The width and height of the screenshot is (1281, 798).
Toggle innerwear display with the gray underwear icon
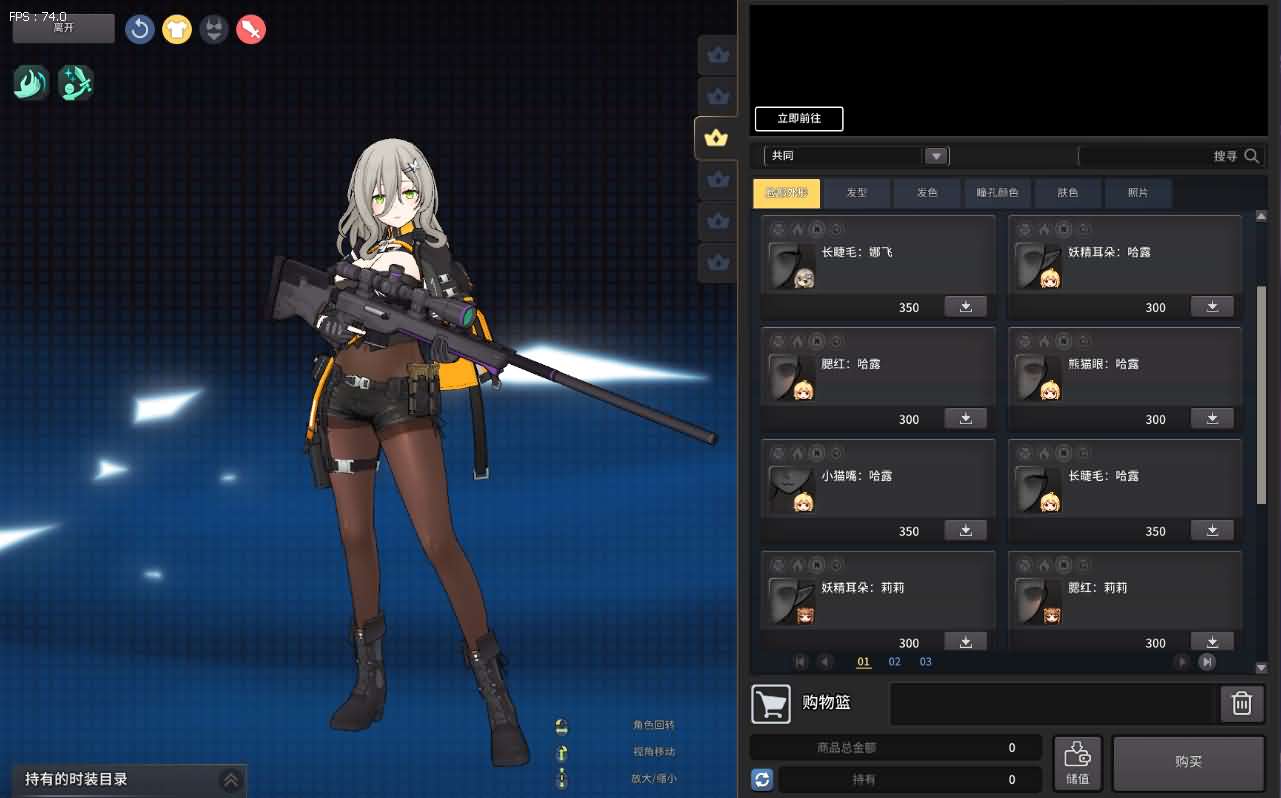click(214, 29)
